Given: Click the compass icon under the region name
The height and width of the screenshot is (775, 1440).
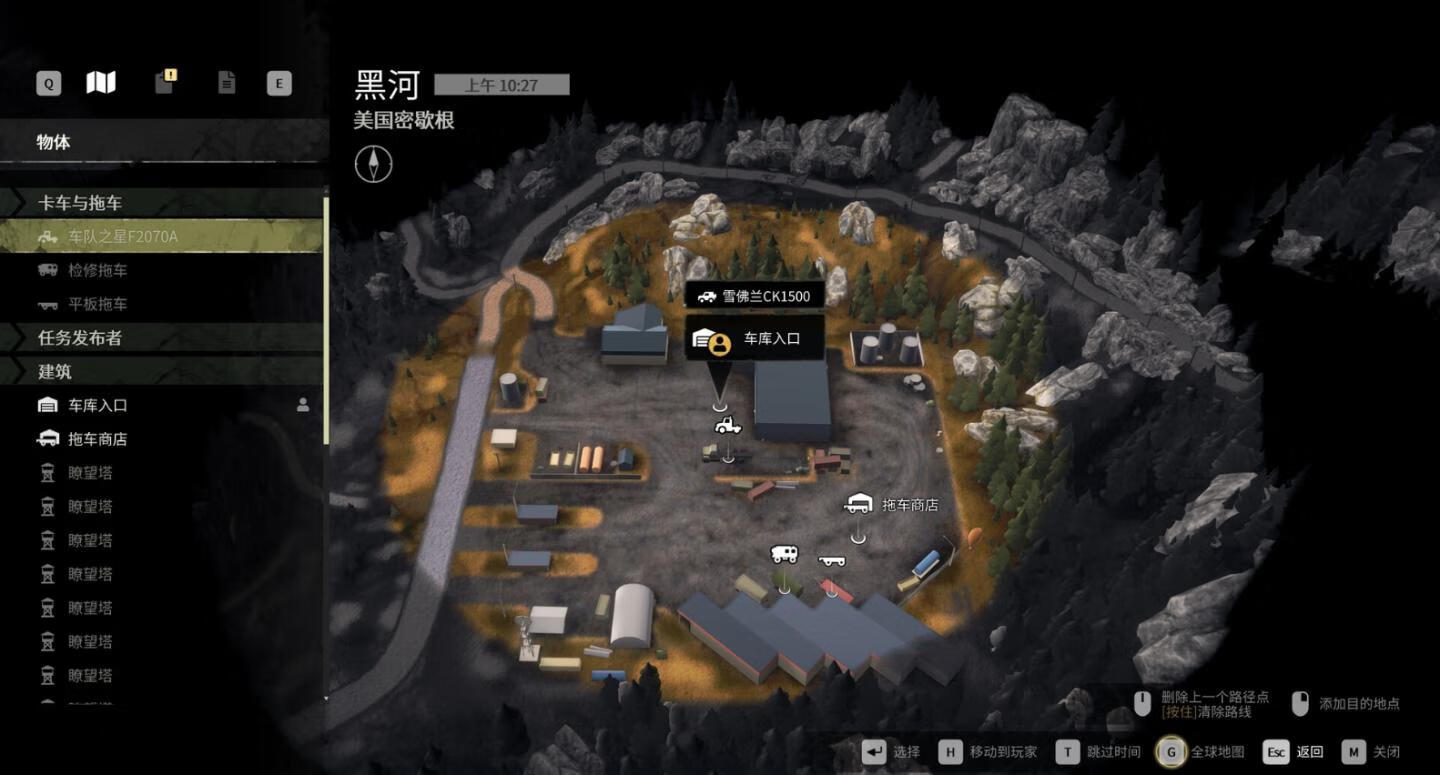Looking at the screenshot, I should 373,163.
